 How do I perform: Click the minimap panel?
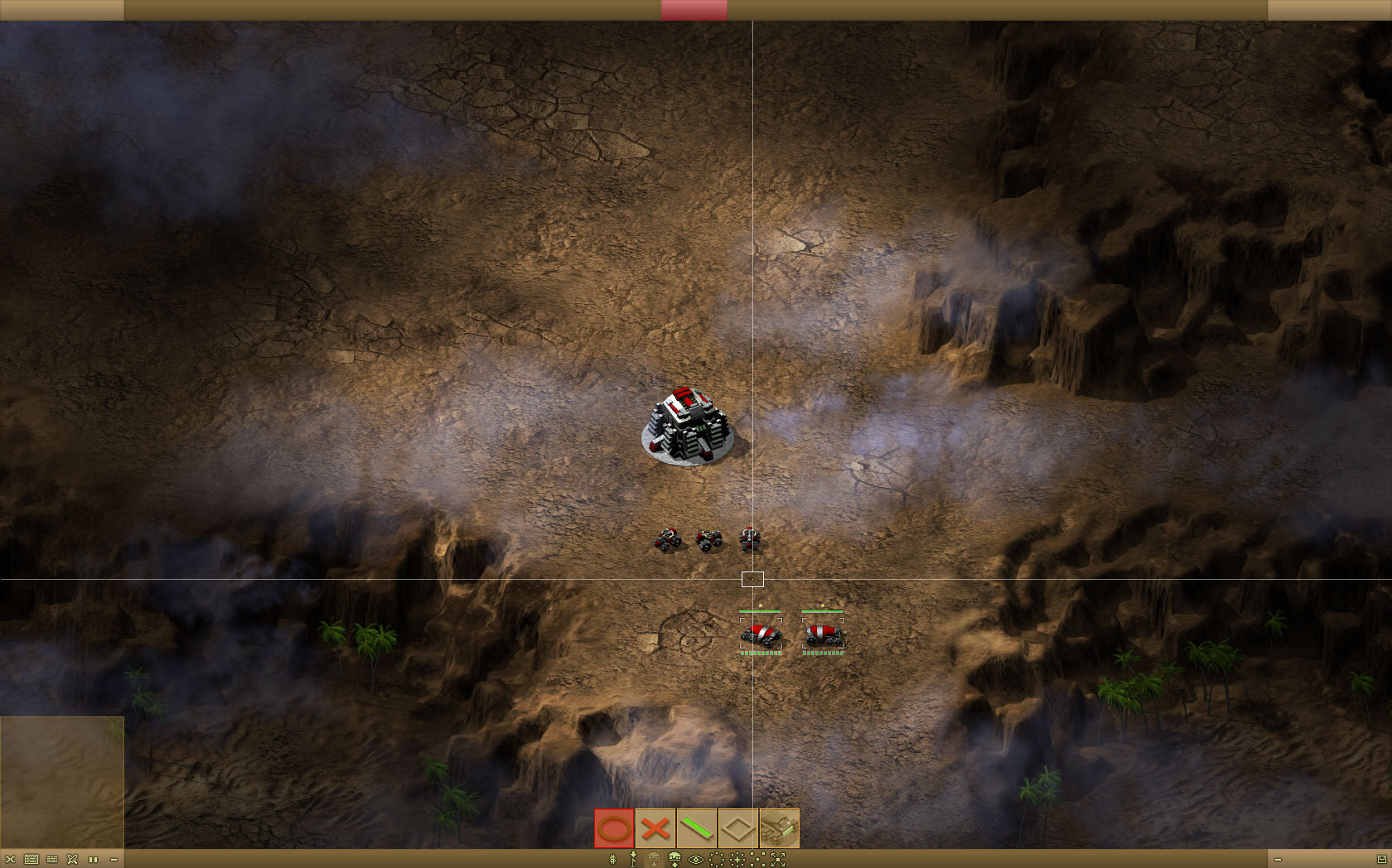coord(62,782)
